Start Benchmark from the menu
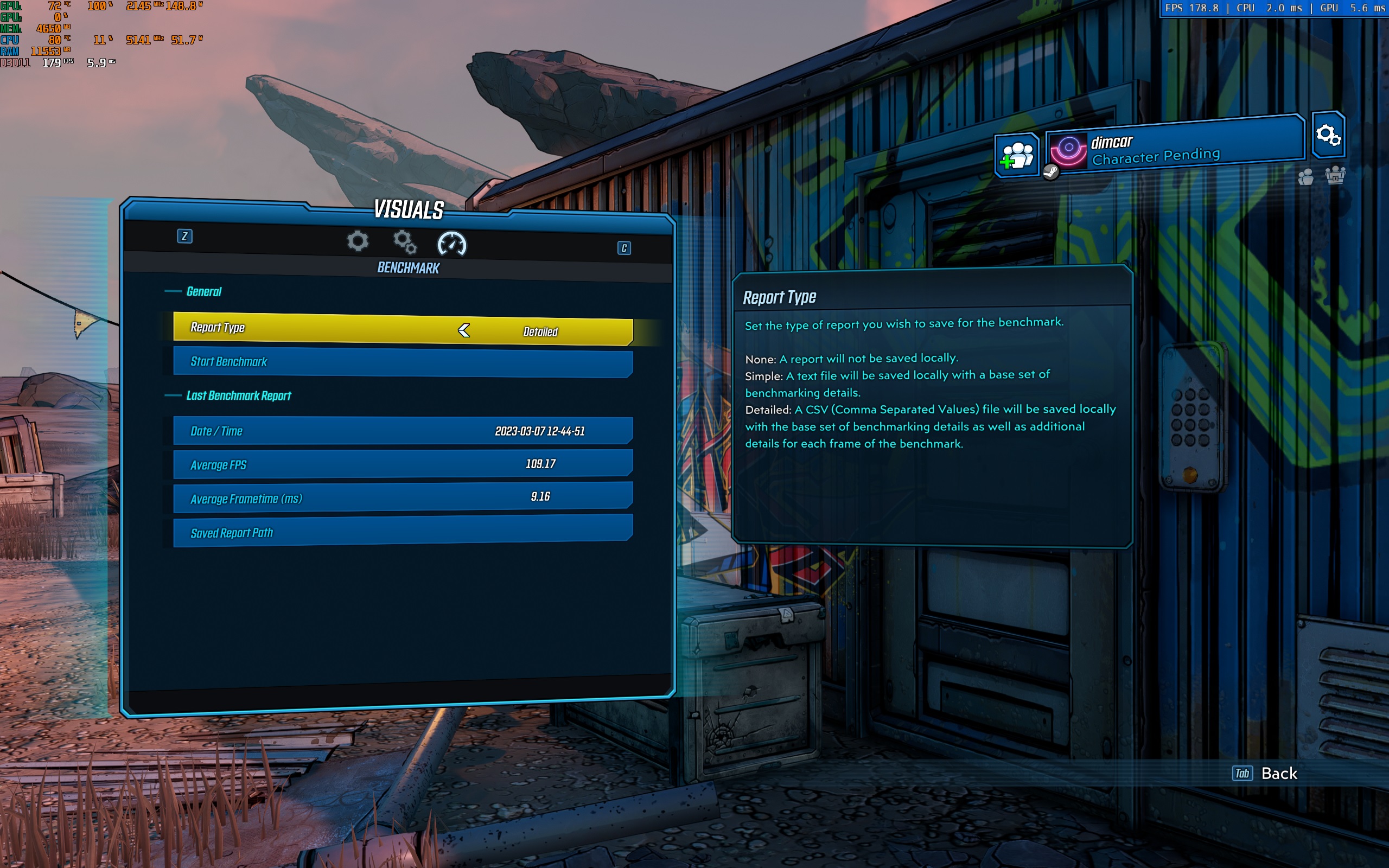1389x868 pixels. 402,362
